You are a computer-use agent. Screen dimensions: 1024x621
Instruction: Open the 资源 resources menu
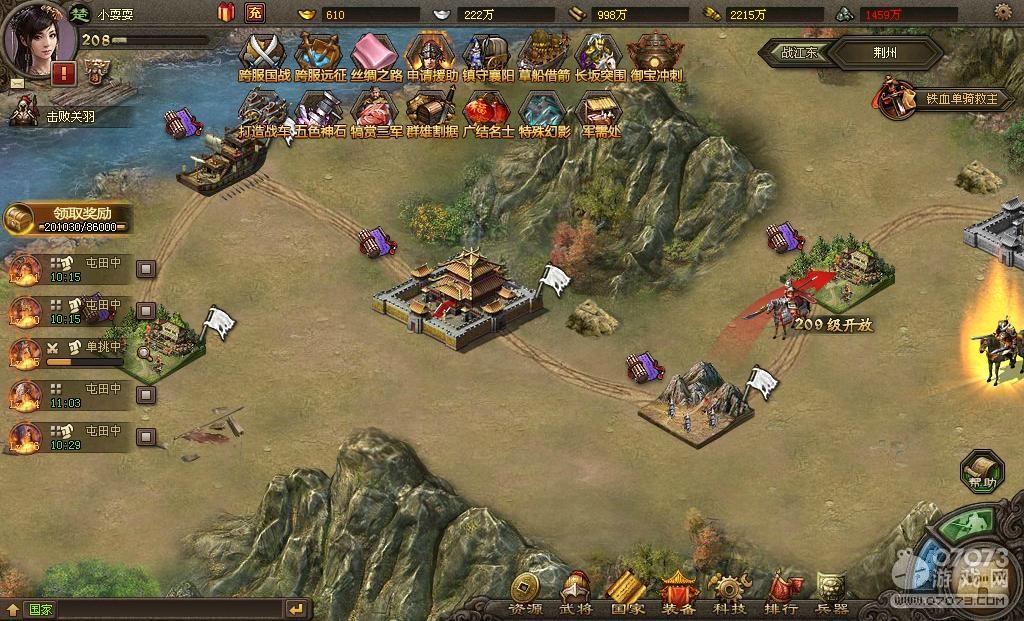pyautogui.click(x=527, y=593)
